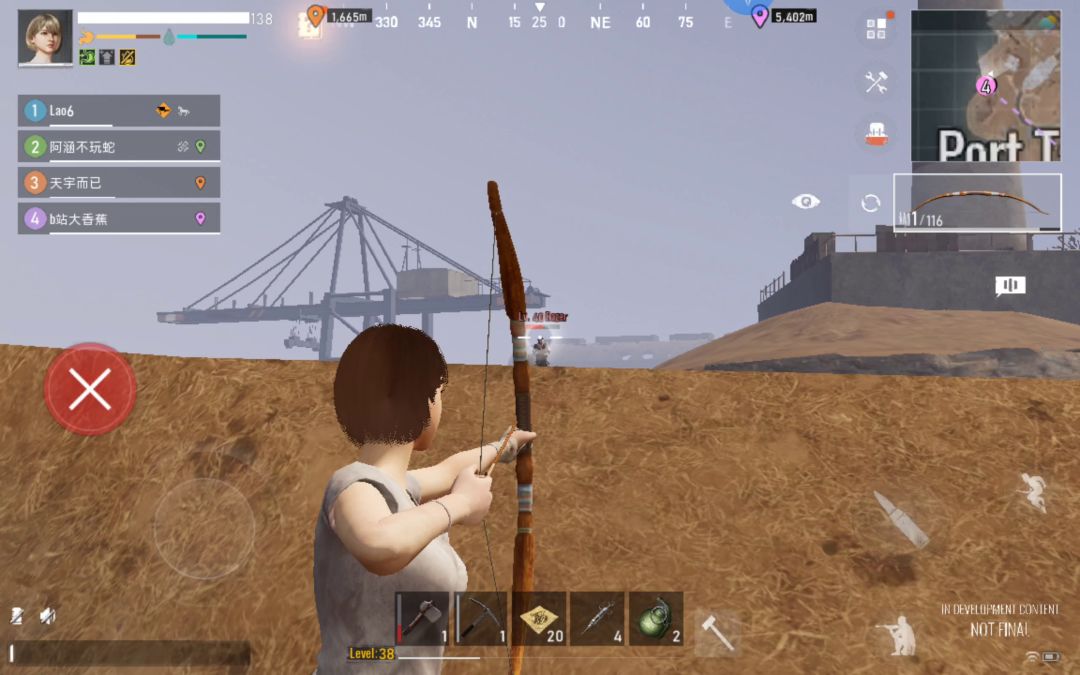This screenshot has height=675, width=1080.
Task: Open the crossed hammer and wrench crafting icon
Action: pos(876,82)
